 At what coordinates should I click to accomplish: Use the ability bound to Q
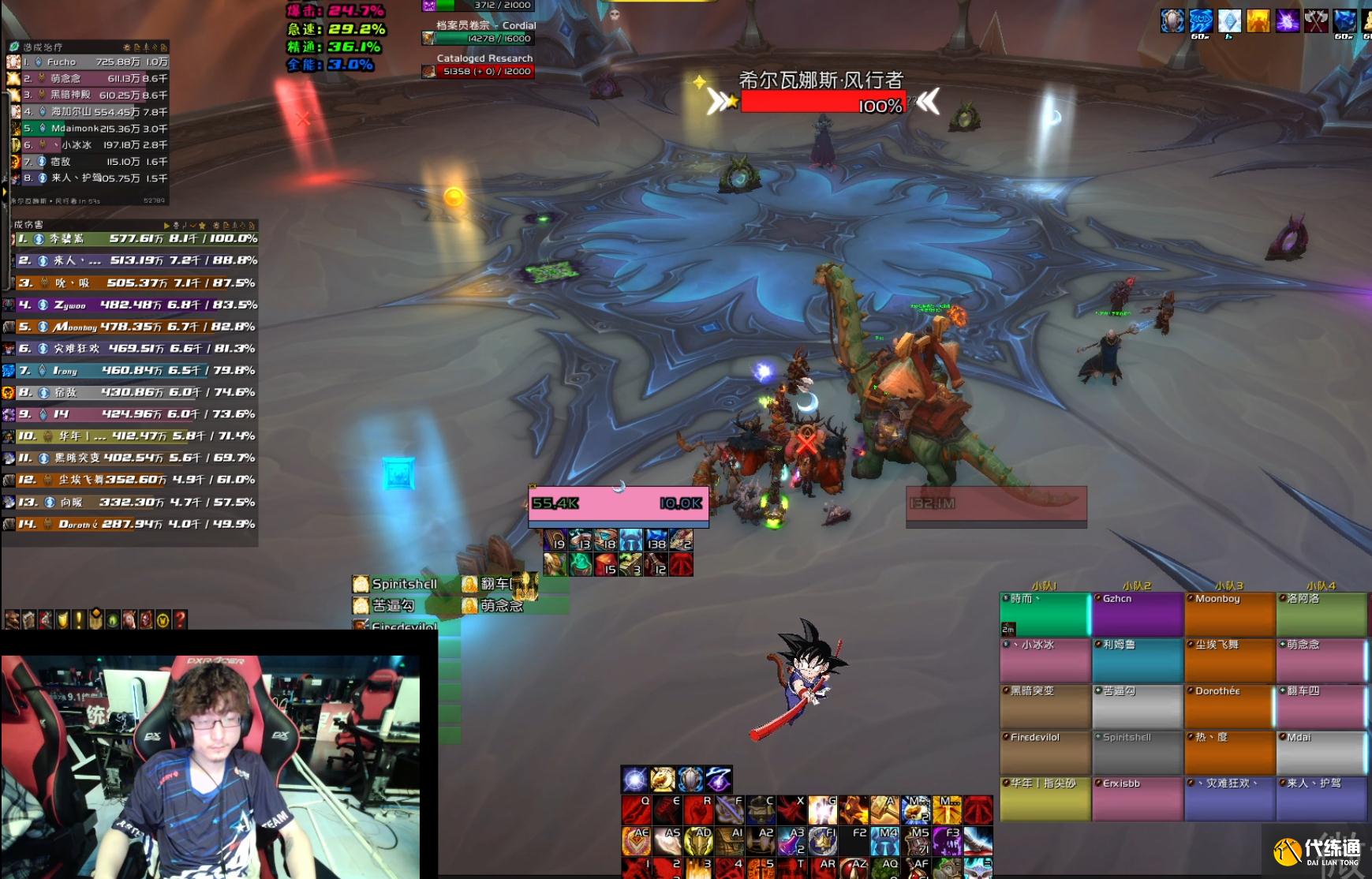click(636, 810)
